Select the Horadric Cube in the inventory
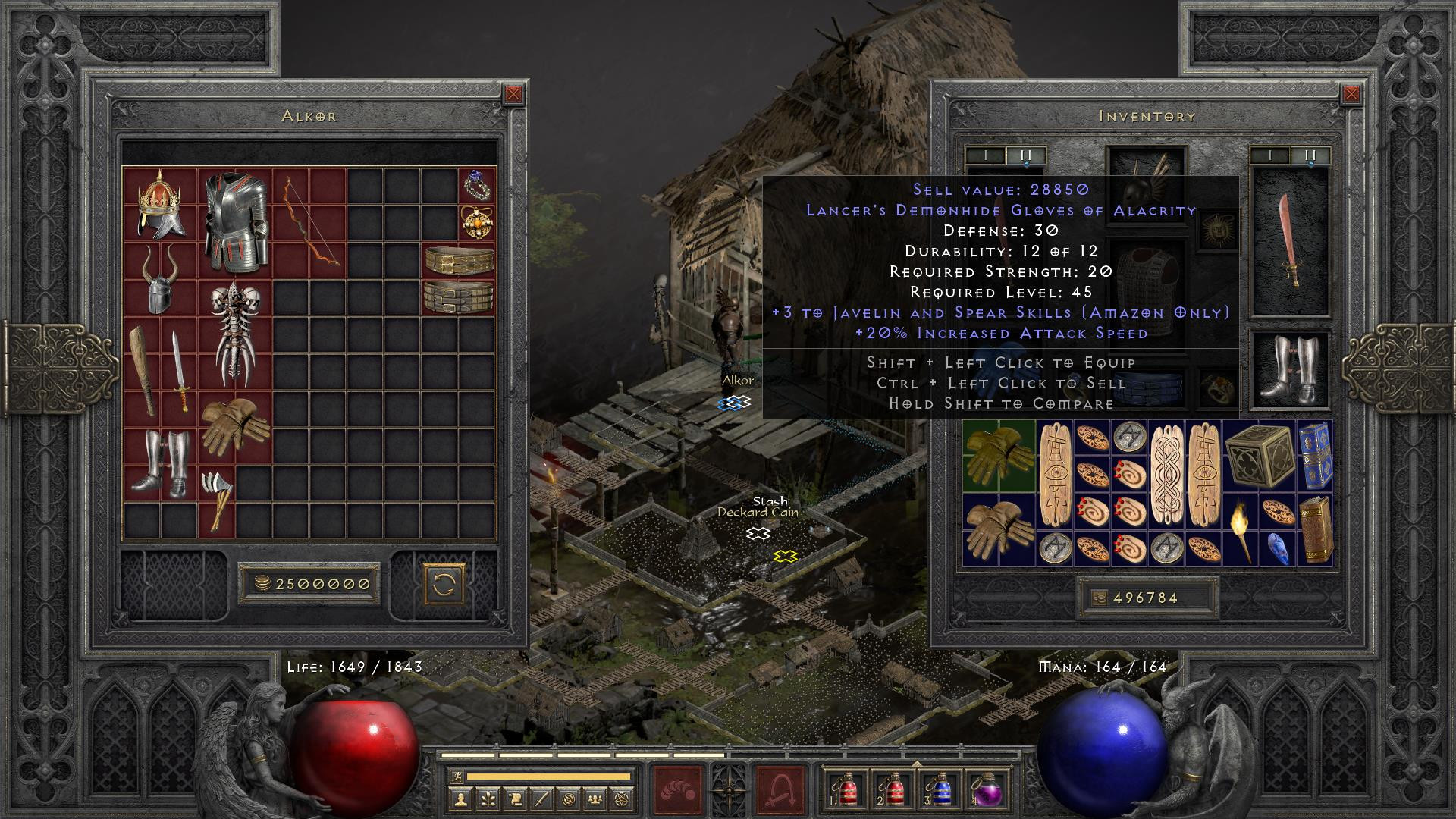The width and height of the screenshot is (1456, 819). pyautogui.click(x=1259, y=455)
